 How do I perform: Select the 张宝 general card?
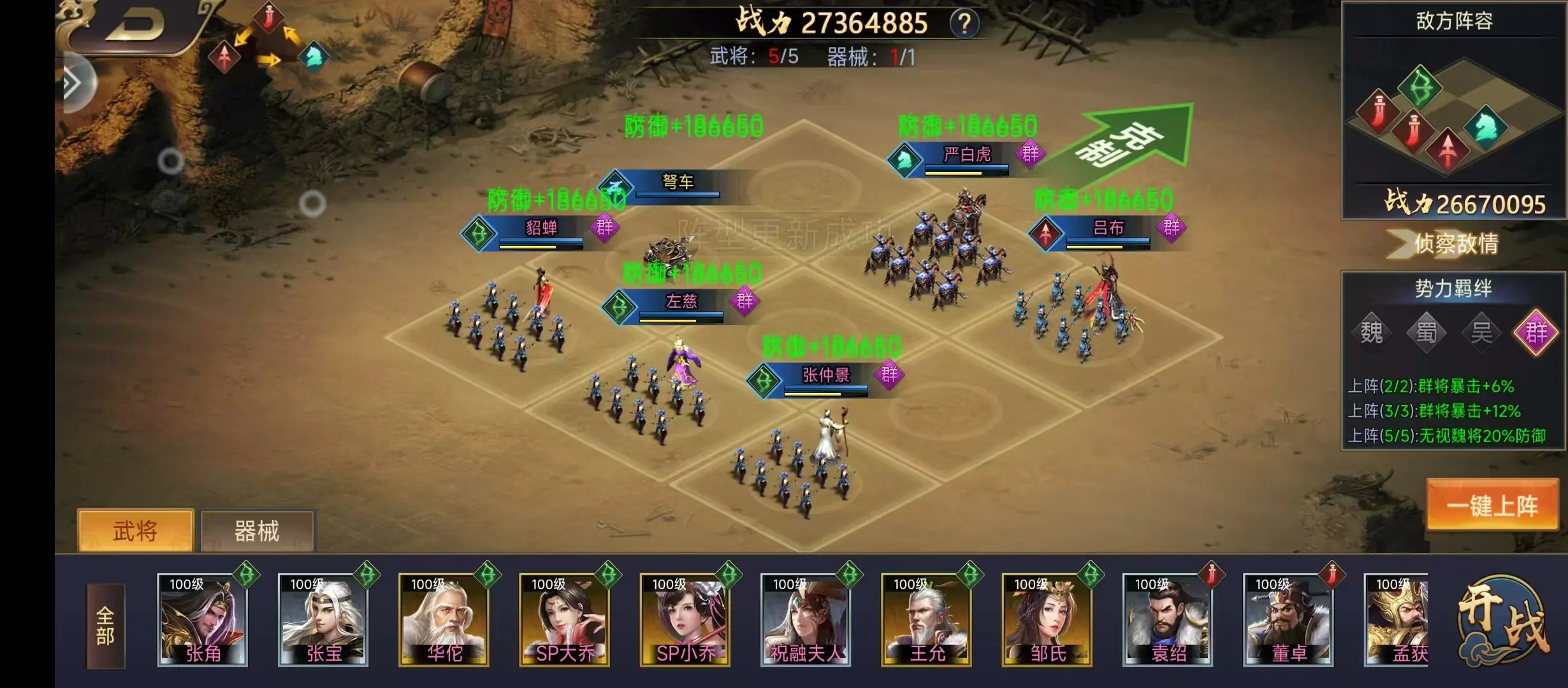coord(323,620)
